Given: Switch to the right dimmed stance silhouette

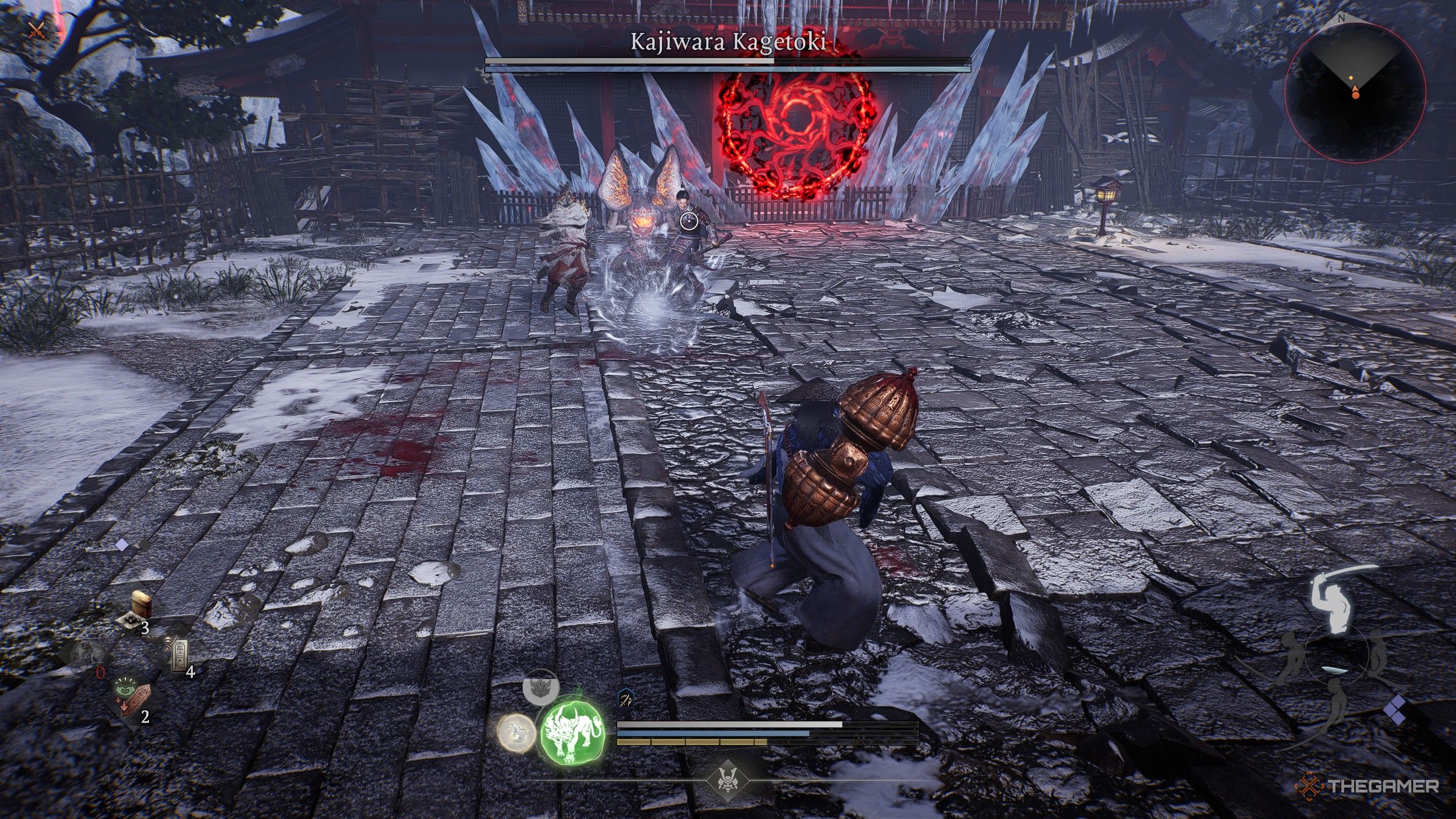Looking at the screenshot, I should (x=1378, y=654).
